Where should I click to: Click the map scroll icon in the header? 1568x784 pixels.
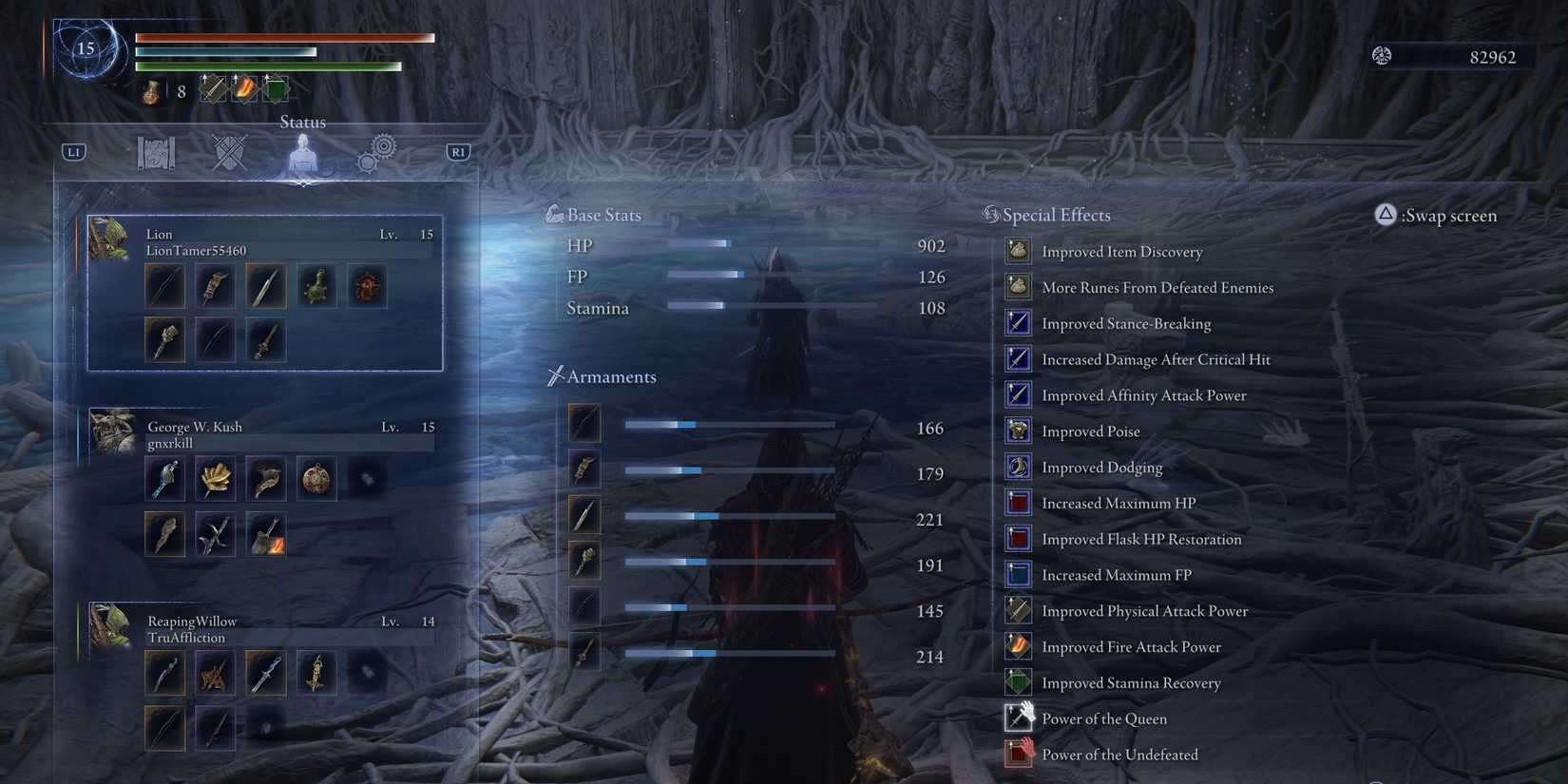point(155,152)
